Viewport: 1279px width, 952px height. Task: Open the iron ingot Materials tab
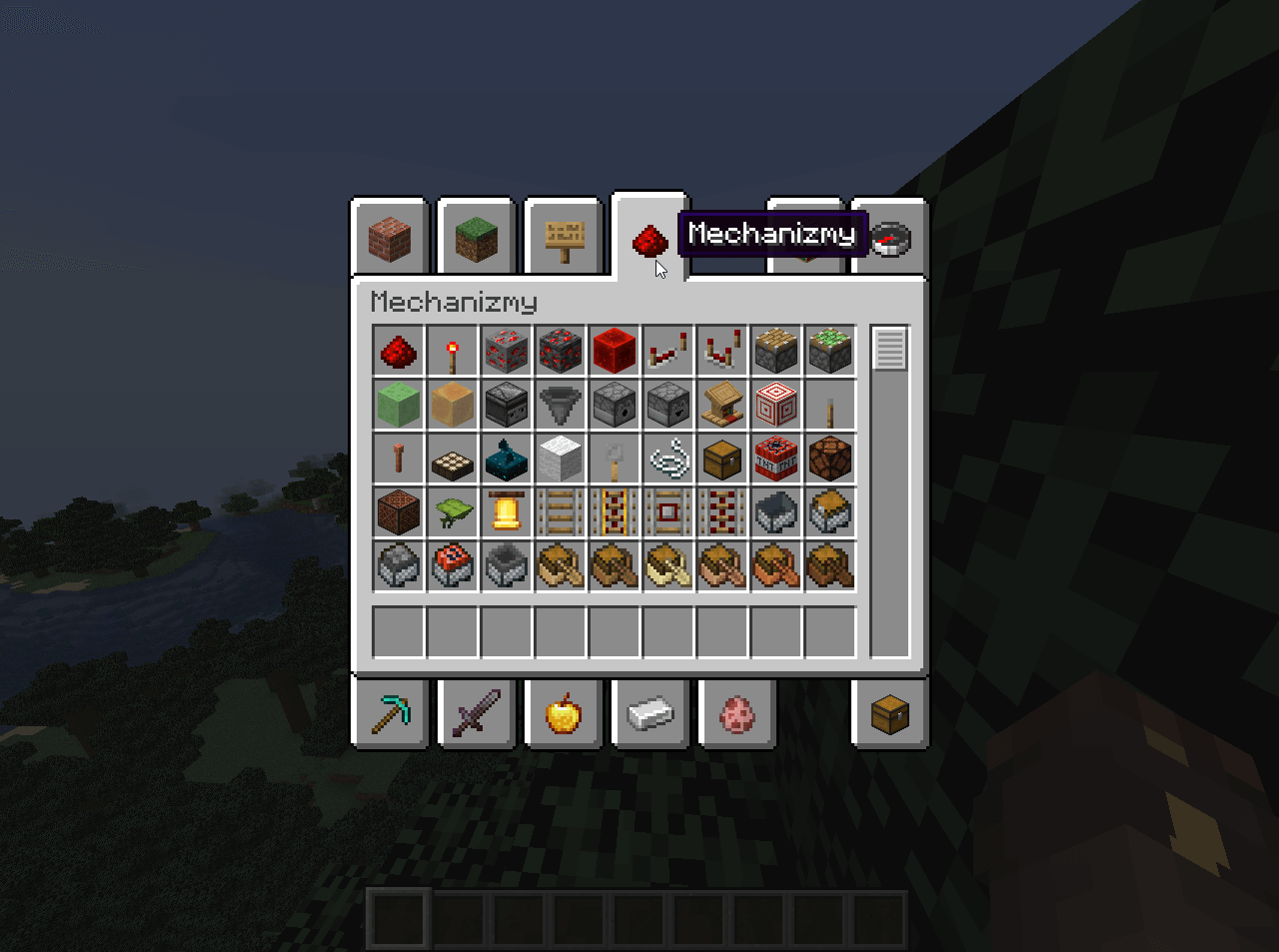[650, 713]
